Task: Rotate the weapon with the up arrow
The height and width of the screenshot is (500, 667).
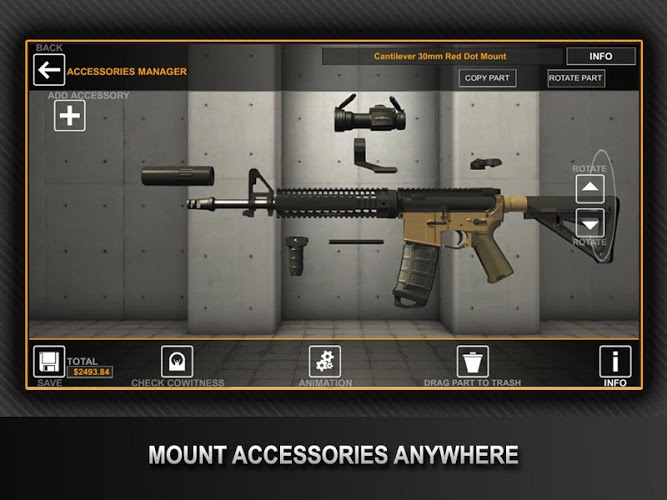Action: [590, 189]
